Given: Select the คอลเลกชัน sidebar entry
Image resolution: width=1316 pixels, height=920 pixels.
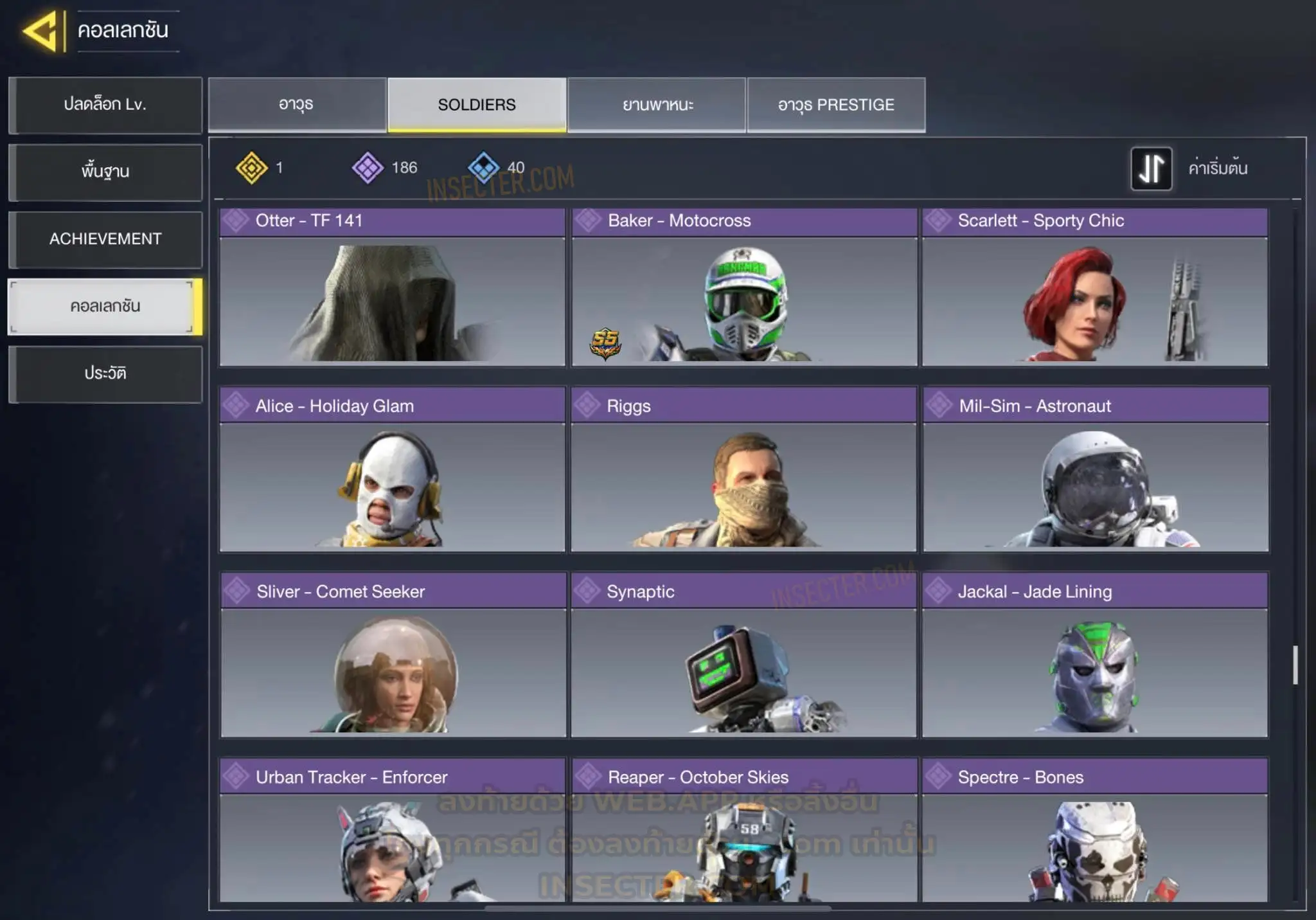Looking at the screenshot, I should (105, 307).
